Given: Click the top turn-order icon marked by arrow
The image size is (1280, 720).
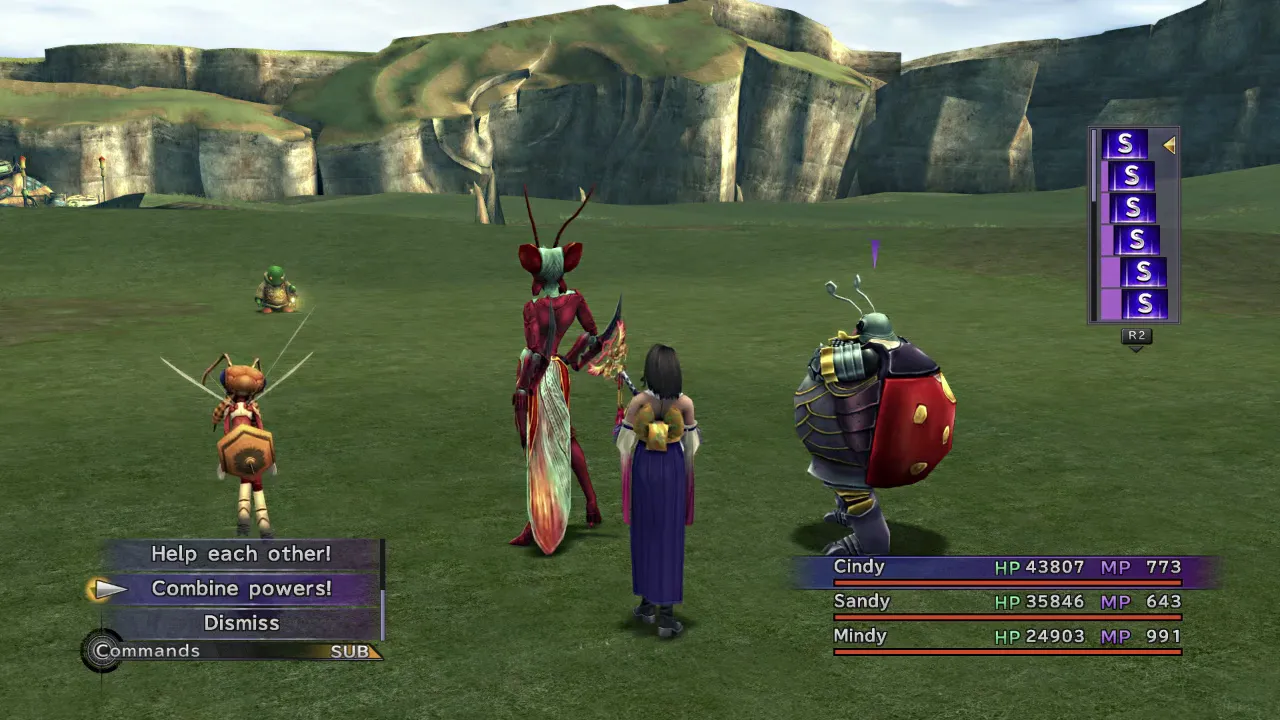Looking at the screenshot, I should [x=1124, y=145].
